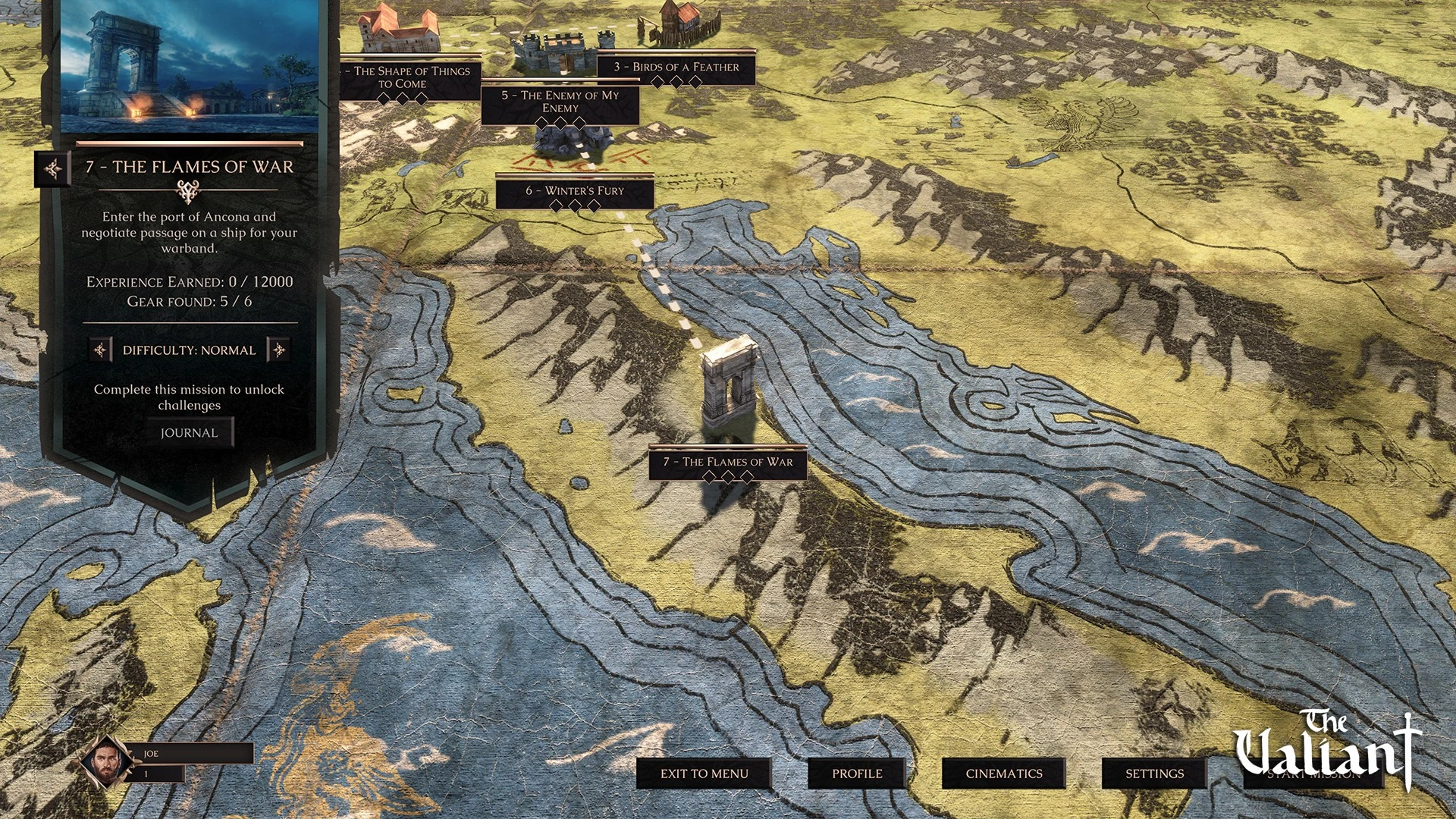
Task: Raise difficulty with the right arrow
Action: (x=278, y=350)
